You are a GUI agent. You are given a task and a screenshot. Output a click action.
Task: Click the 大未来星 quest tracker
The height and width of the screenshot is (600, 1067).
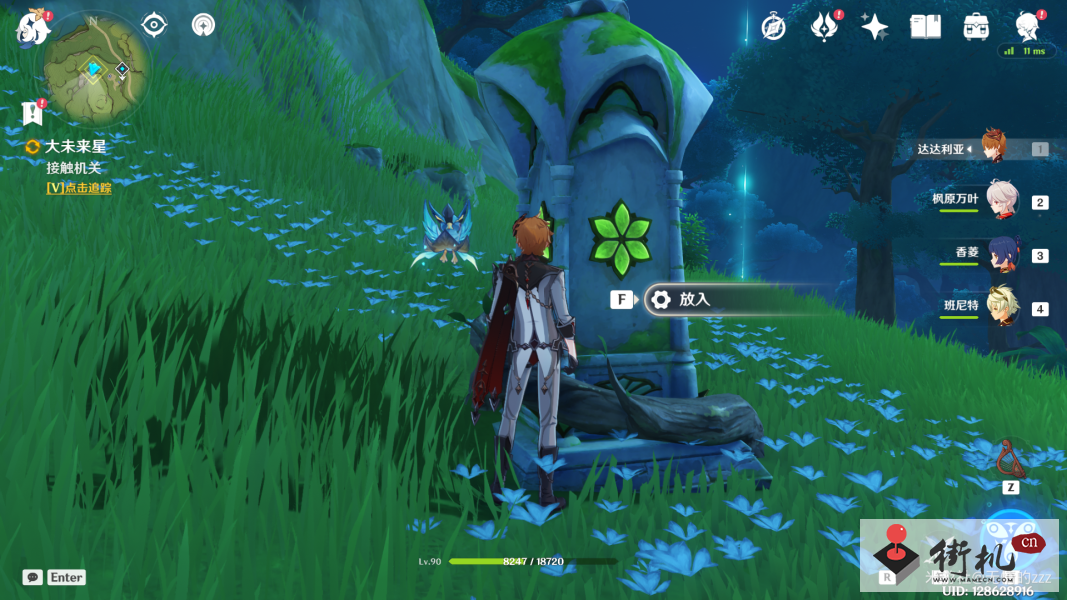click(x=75, y=147)
